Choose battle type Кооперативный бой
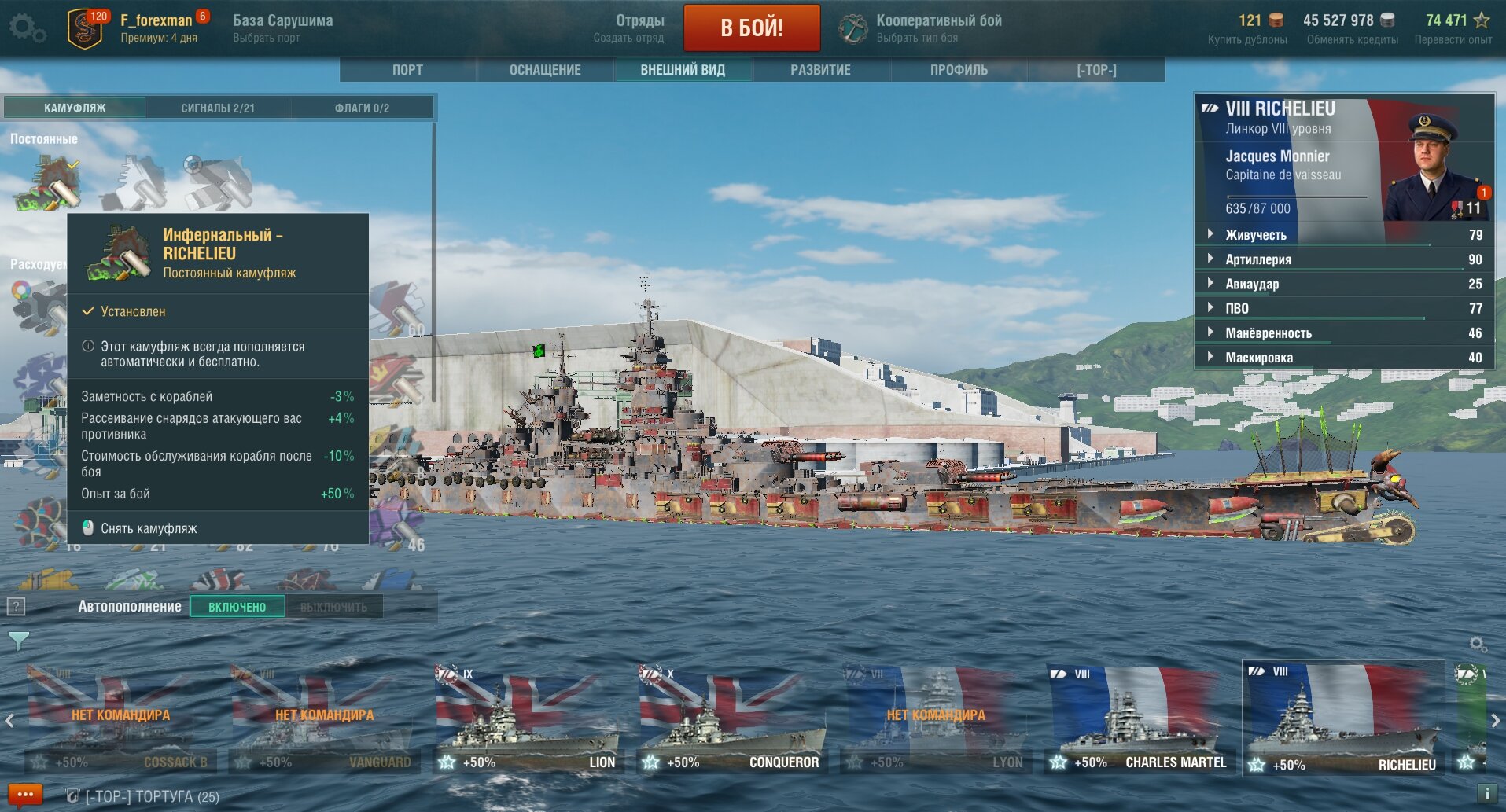This screenshot has height=812, width=1506. pos(938,28)
